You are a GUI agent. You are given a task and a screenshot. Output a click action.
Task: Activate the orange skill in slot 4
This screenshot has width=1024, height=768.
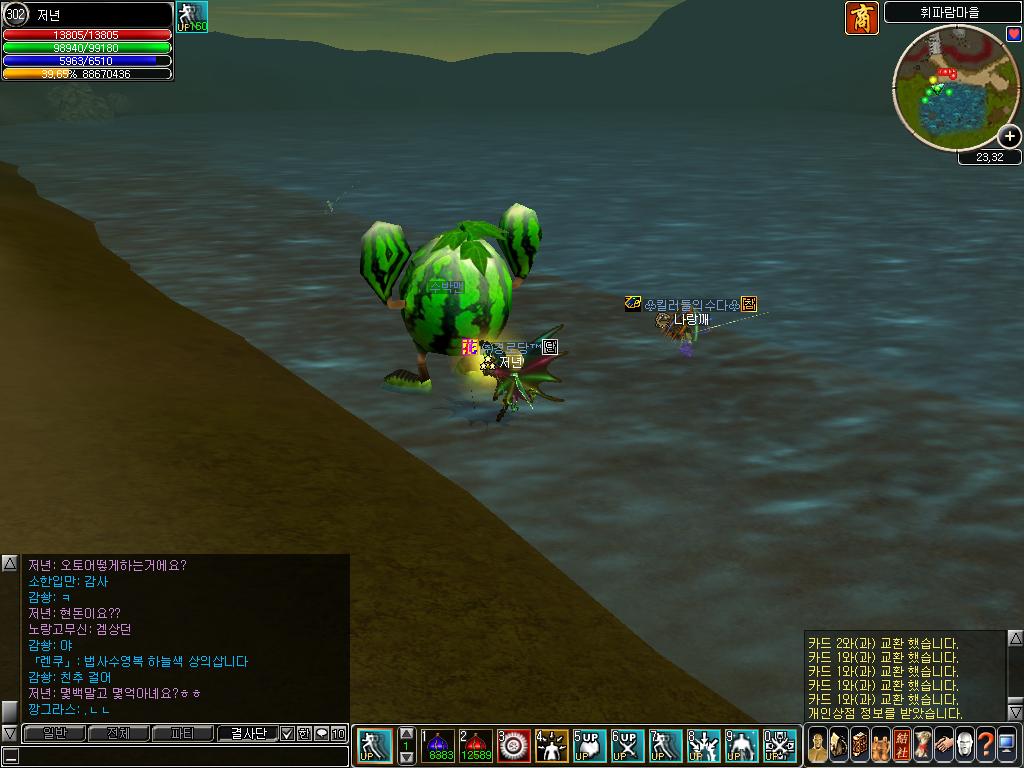point(552,746)
